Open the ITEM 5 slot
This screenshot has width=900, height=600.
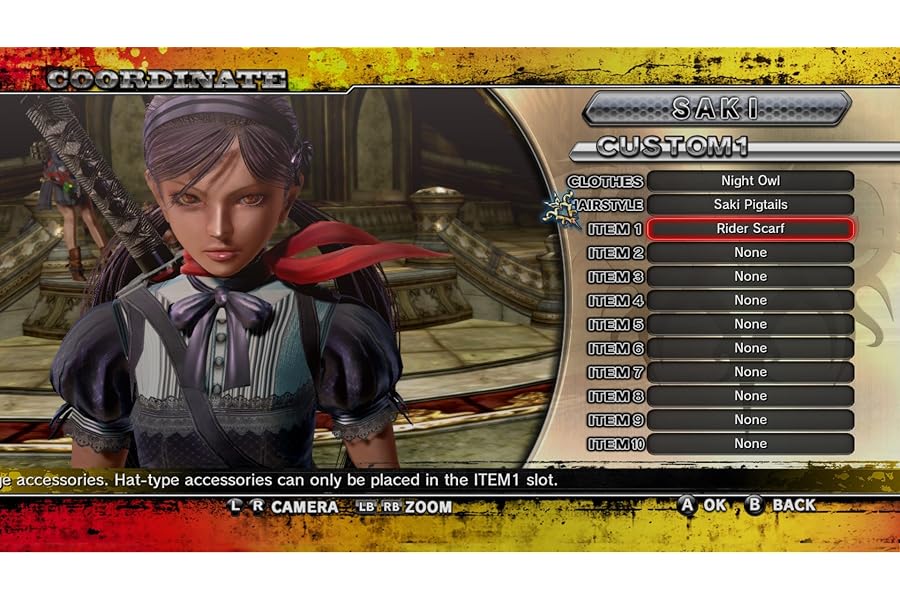point(750,325)
